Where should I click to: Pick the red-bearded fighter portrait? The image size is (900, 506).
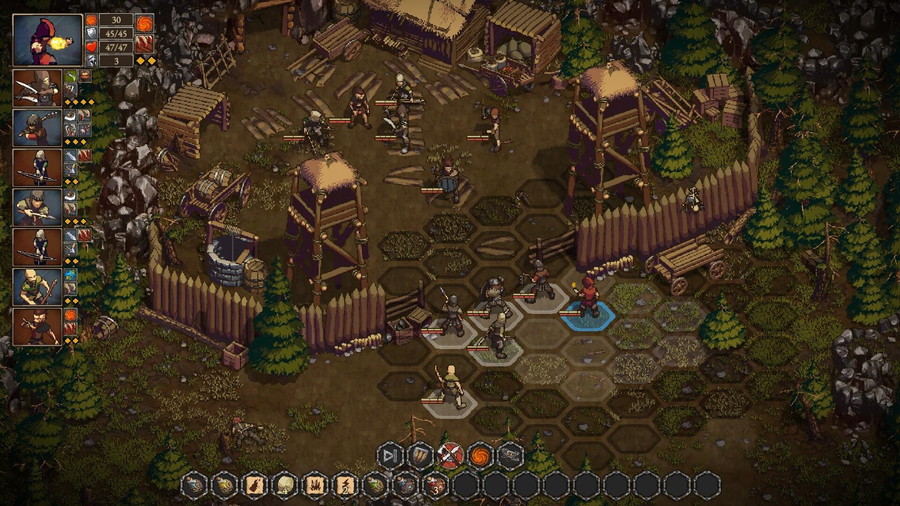pos(37,326)
